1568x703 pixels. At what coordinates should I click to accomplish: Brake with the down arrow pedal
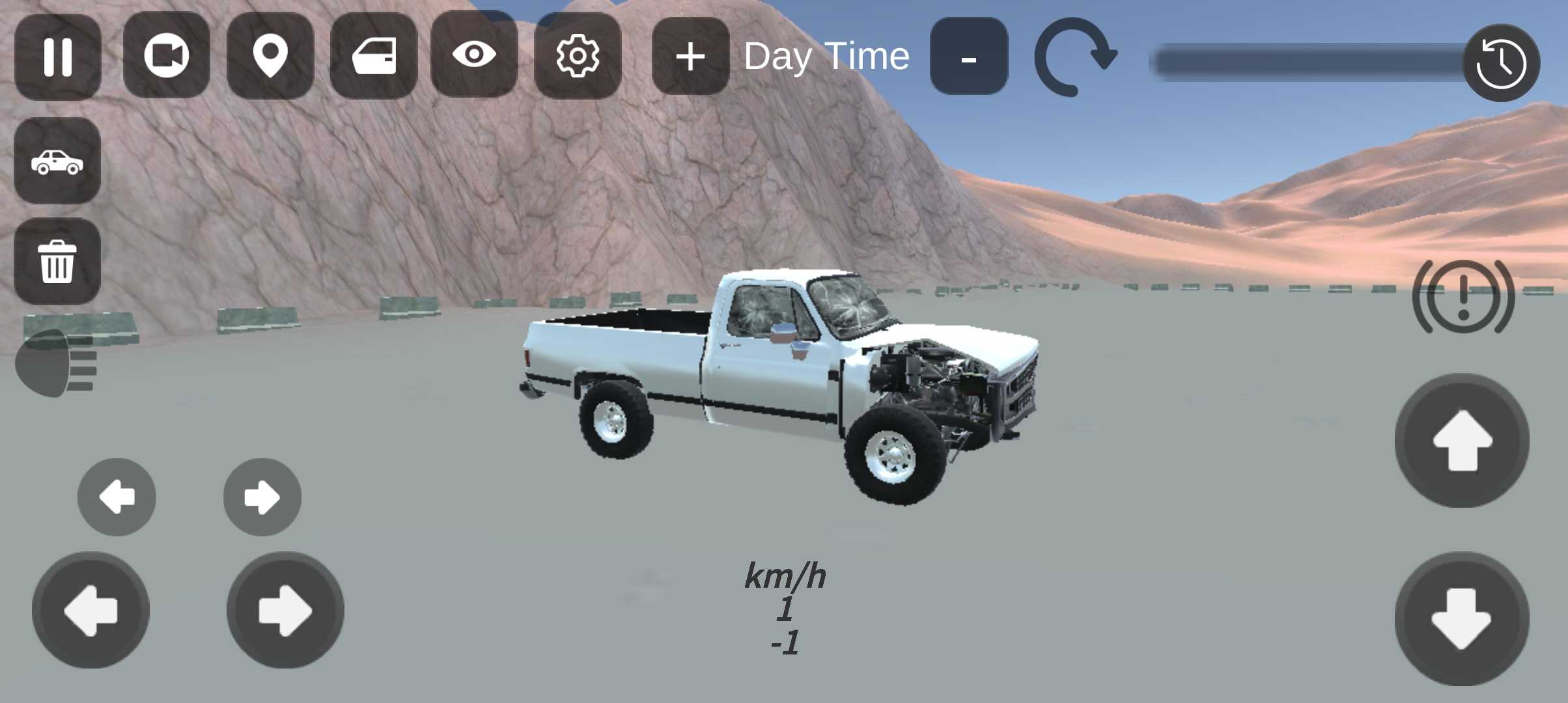click(1462, 618)
